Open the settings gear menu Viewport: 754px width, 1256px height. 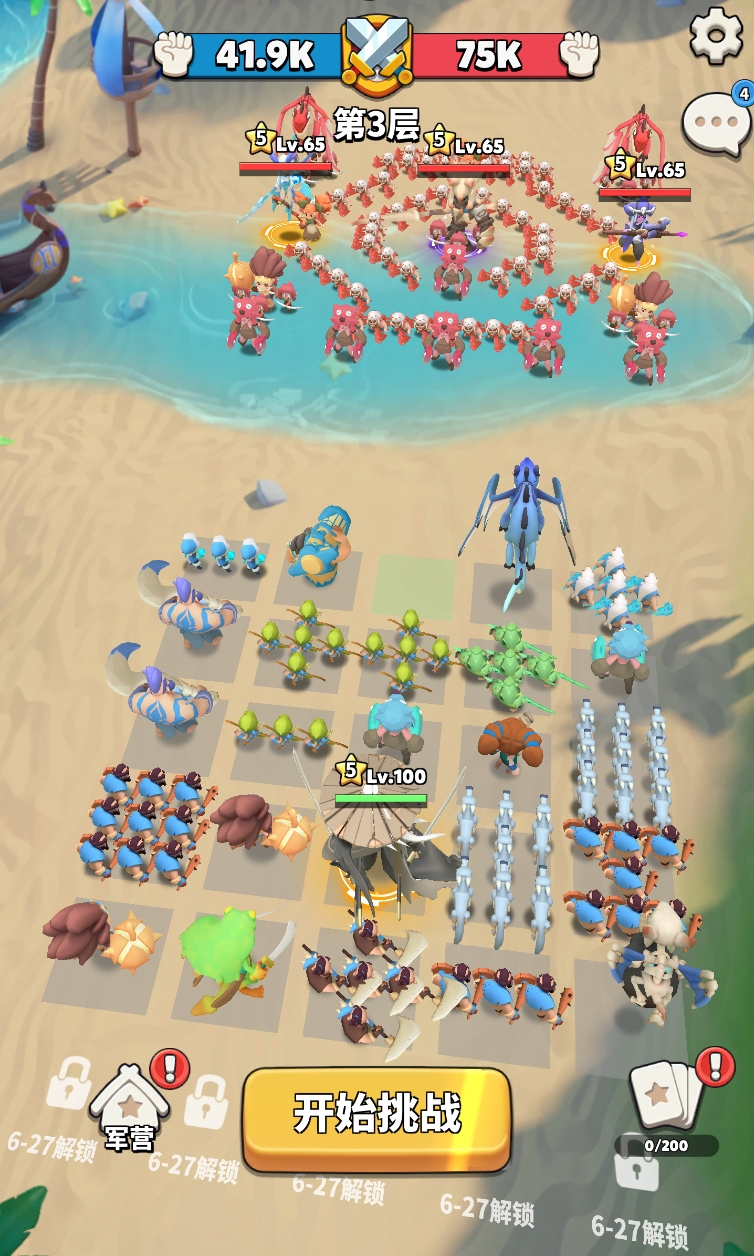(x=716, y=35)
